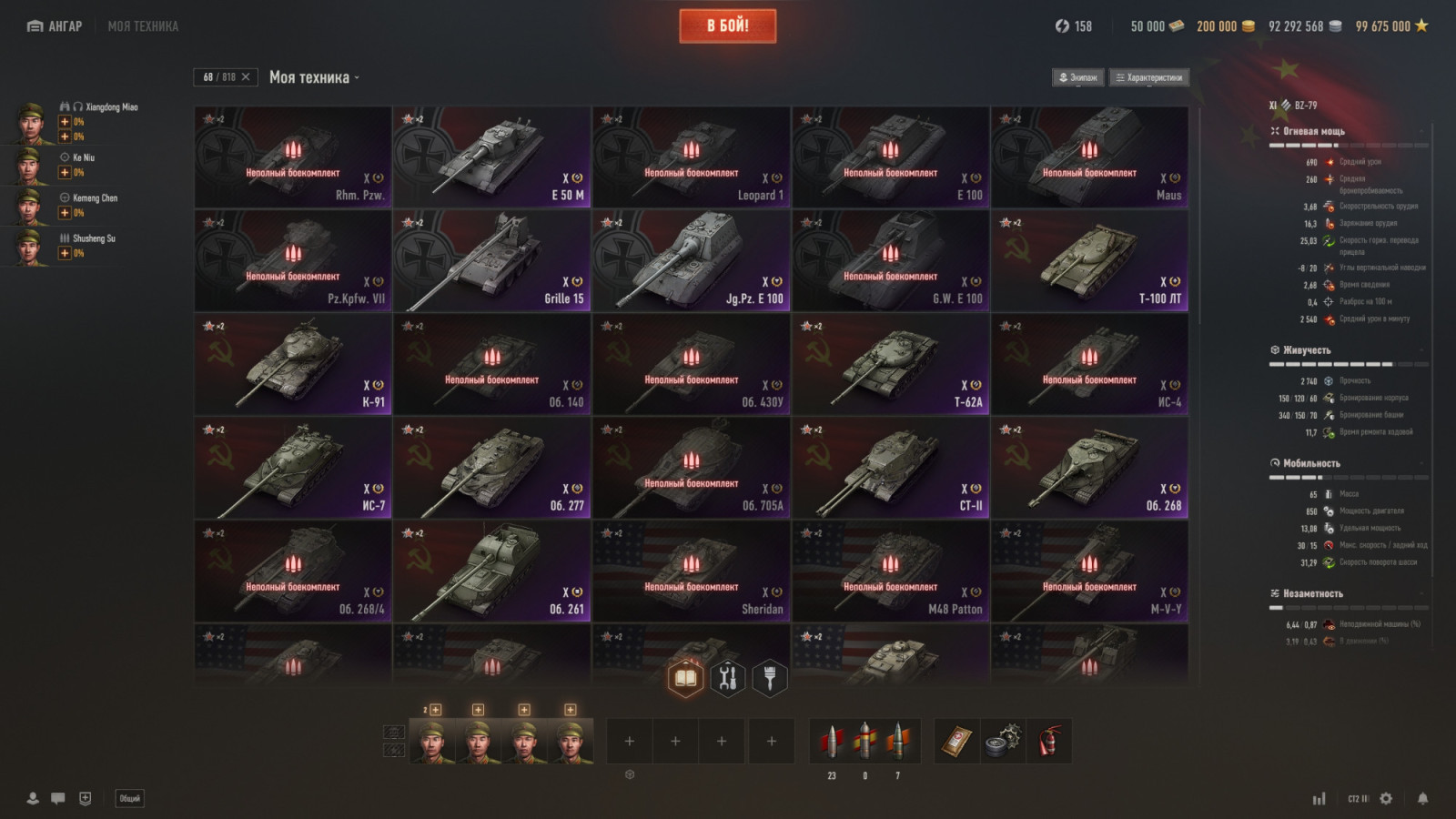Select the ИС-7 heavy tank

292,469
